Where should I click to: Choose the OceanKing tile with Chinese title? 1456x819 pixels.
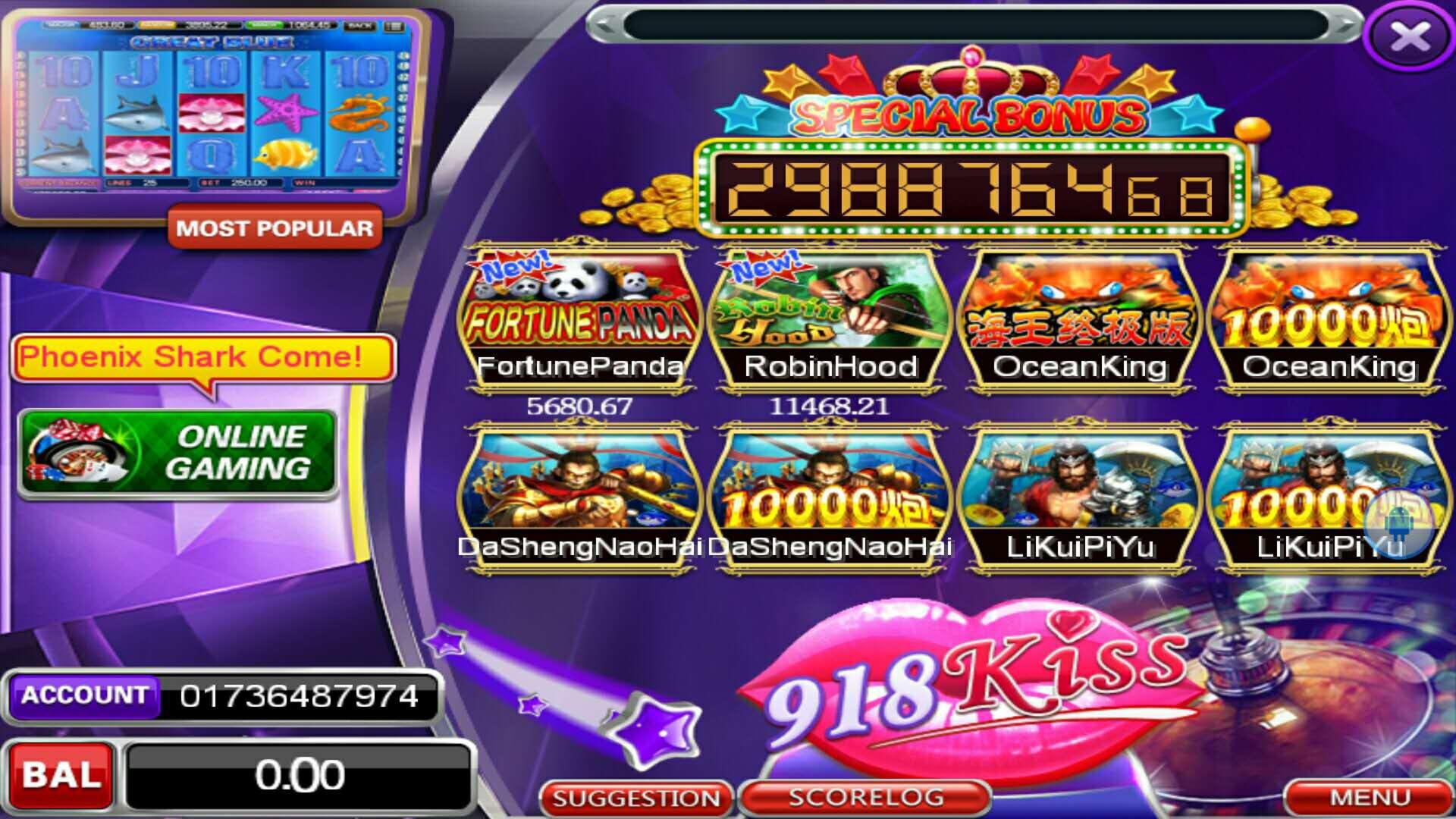point(1079,318)
